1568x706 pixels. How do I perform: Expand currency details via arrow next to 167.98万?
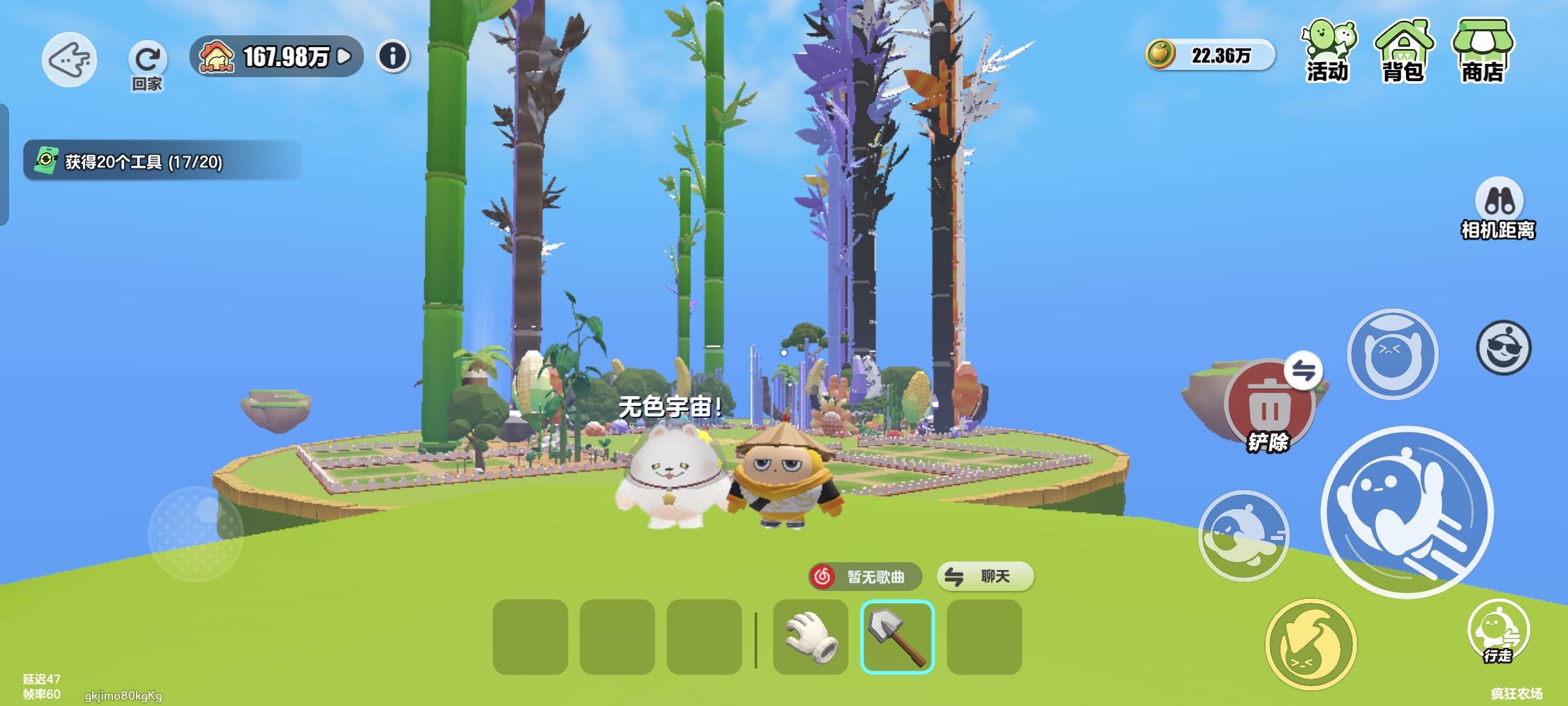[345, 57]
